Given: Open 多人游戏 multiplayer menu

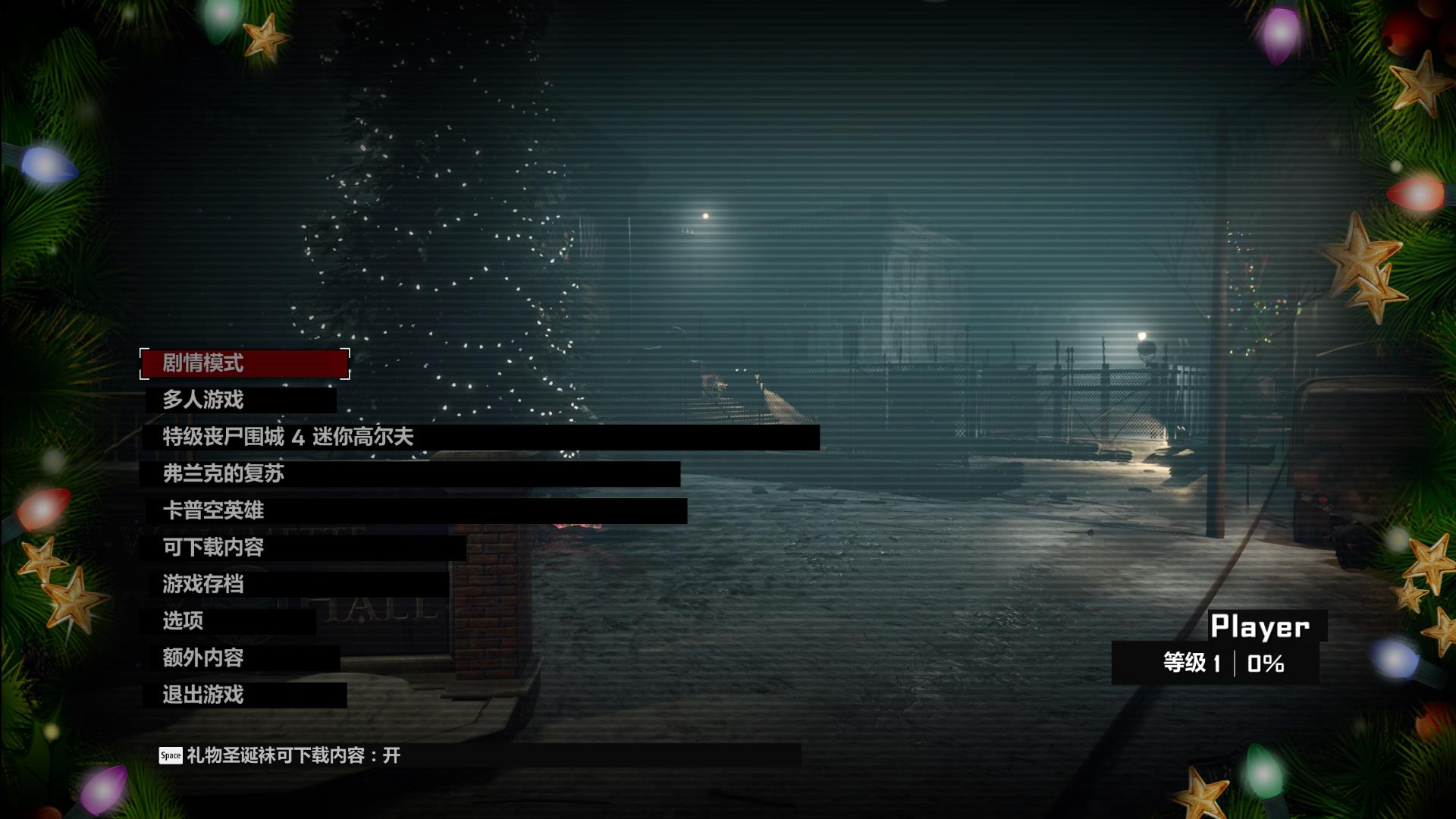Looking at the screenshot, I should pyautogui.click(x=203, y=400).
